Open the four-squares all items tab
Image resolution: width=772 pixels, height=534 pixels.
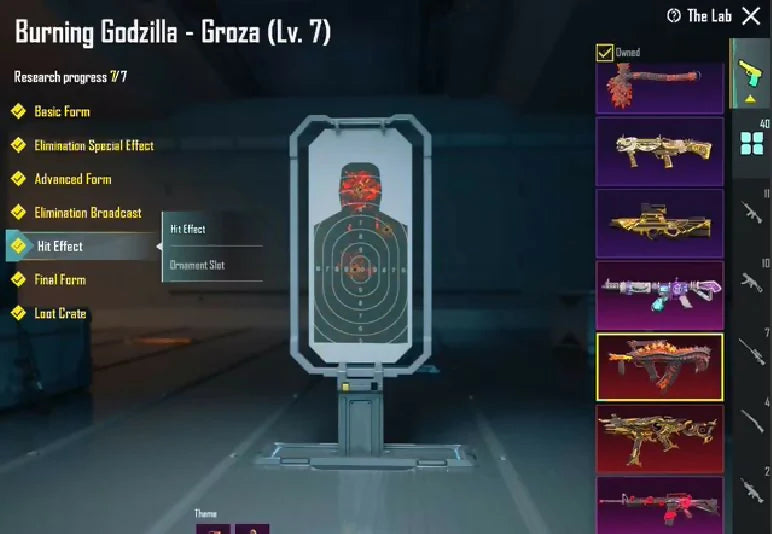pos(751,143)
